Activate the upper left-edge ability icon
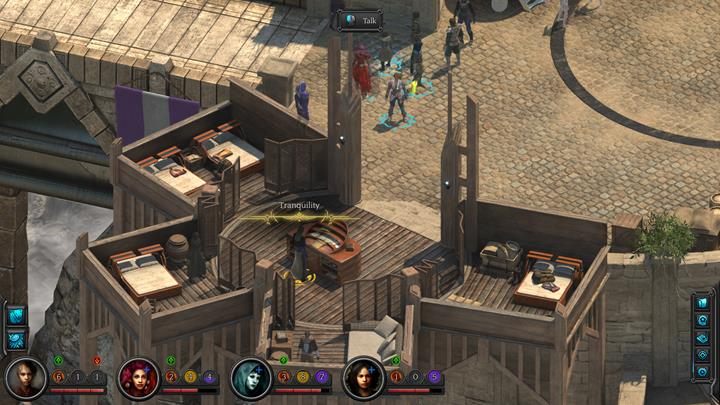 coord(17,314)
